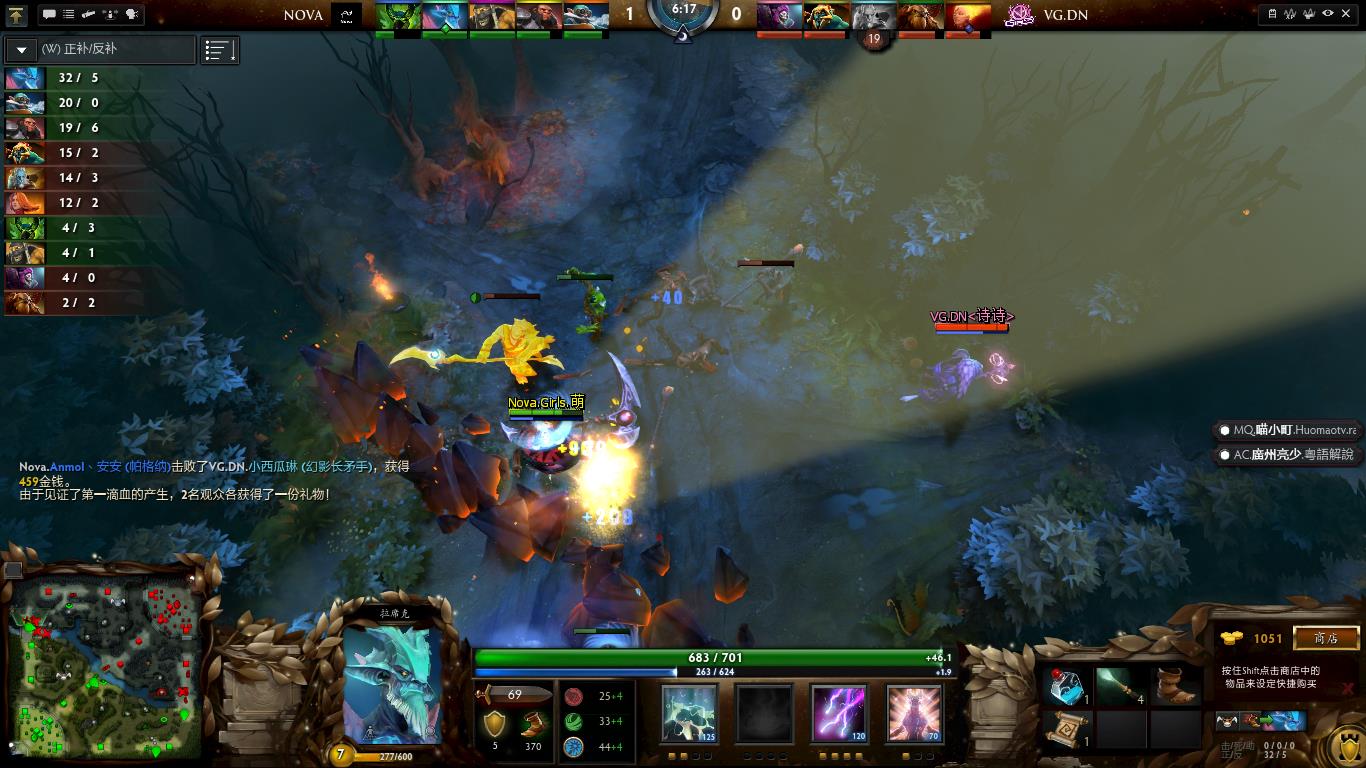Open the 商店 shop button
1366x768 pixels.
click(1326, 638)
